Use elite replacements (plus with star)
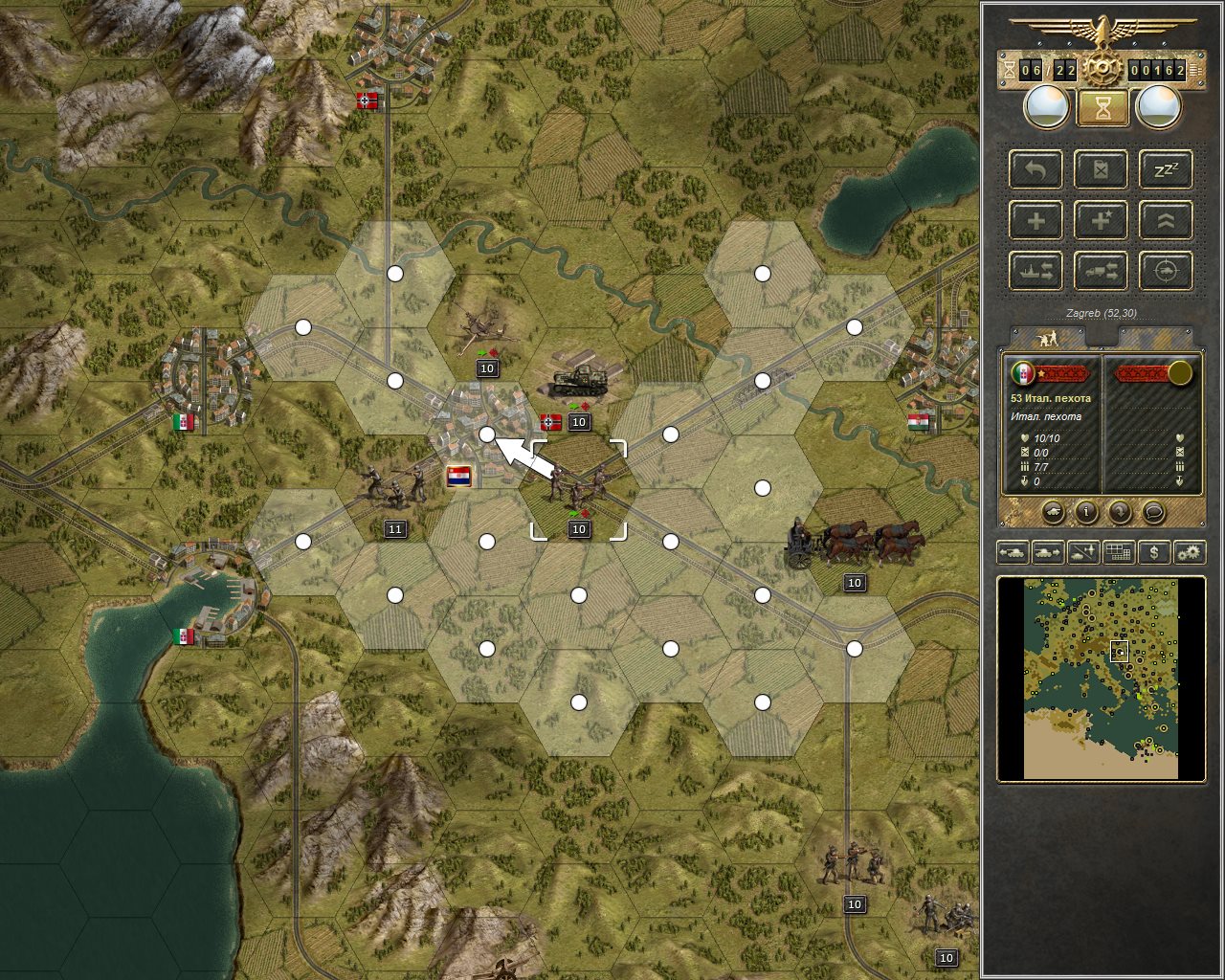Screen dimensions: 1225x980 pyautogui.click(x=1102, y=221)
